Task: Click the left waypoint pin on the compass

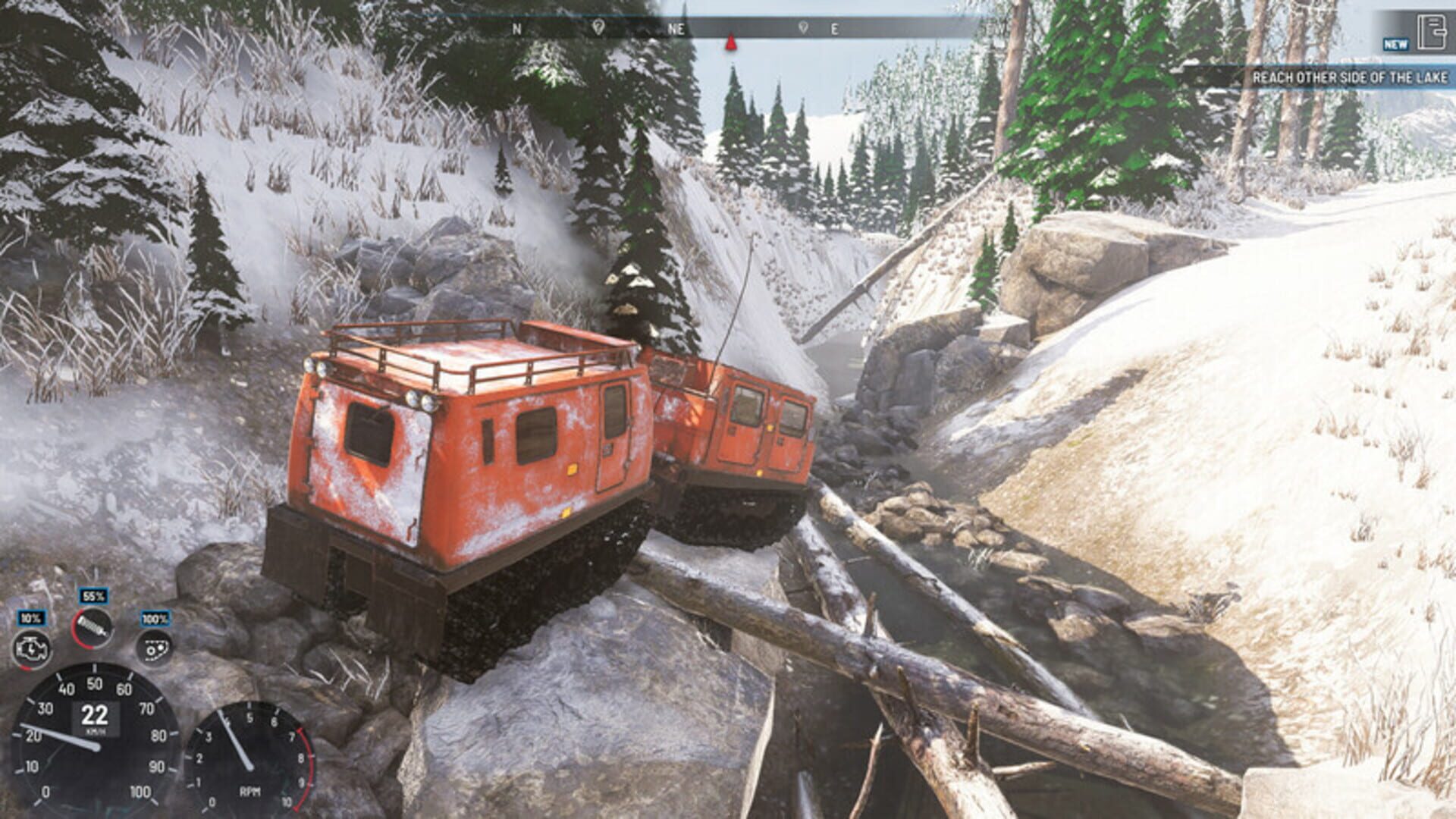Action: tap(599, 29)
